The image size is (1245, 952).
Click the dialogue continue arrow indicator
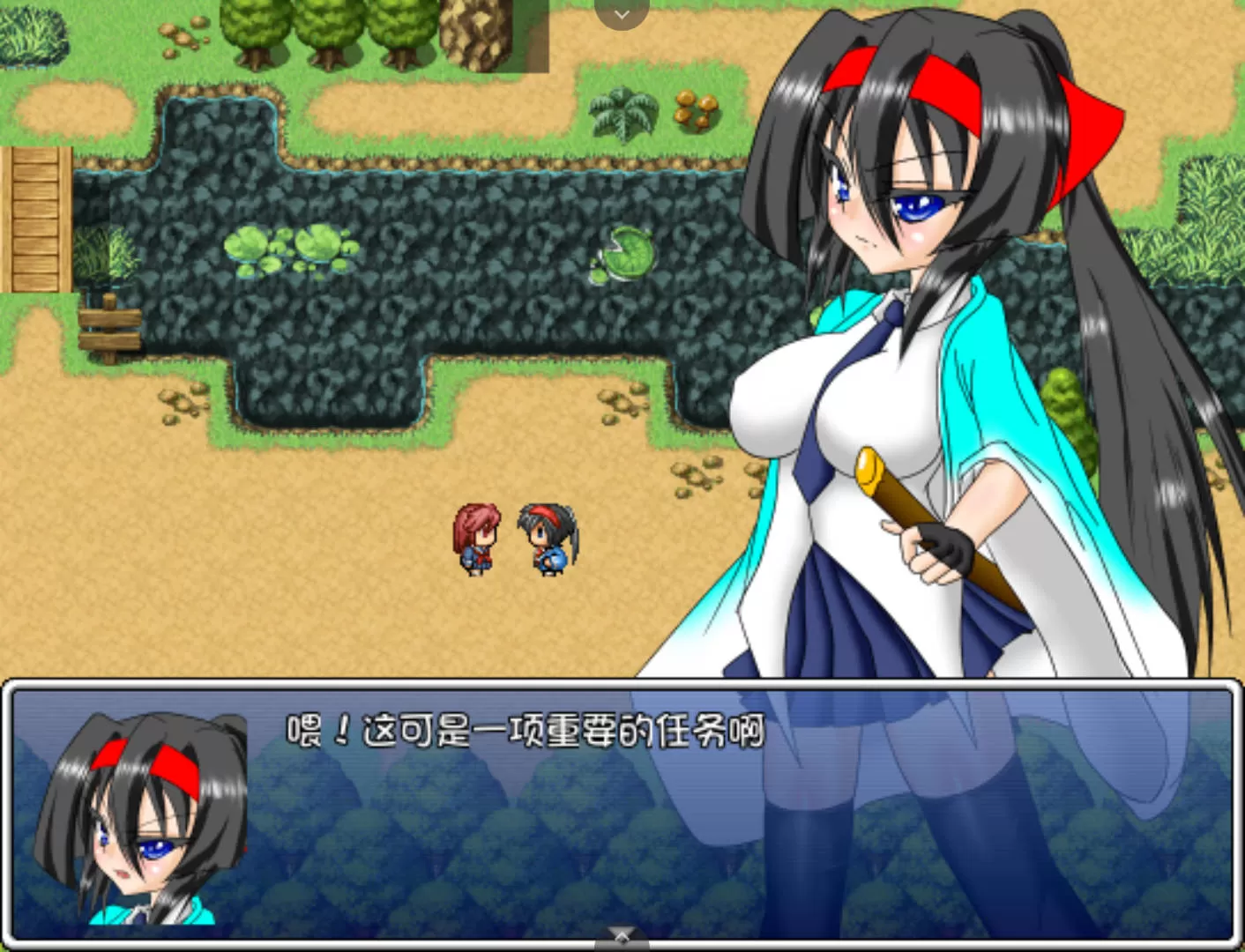pos(622,936)
